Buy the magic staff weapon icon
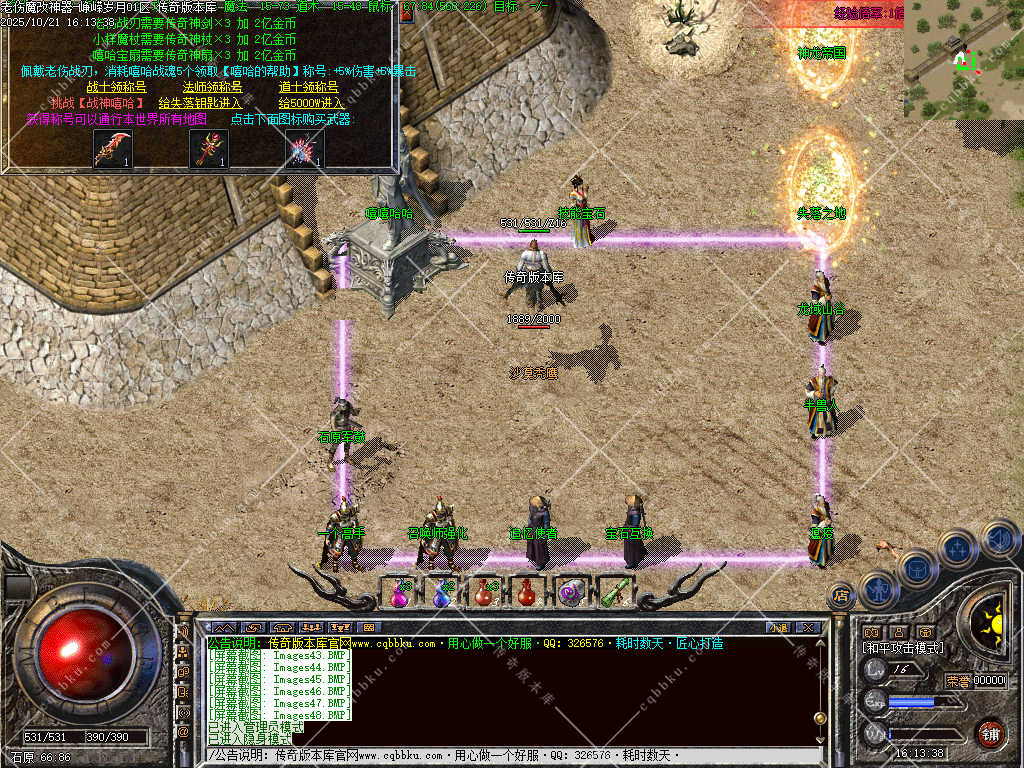 [209, 149]
